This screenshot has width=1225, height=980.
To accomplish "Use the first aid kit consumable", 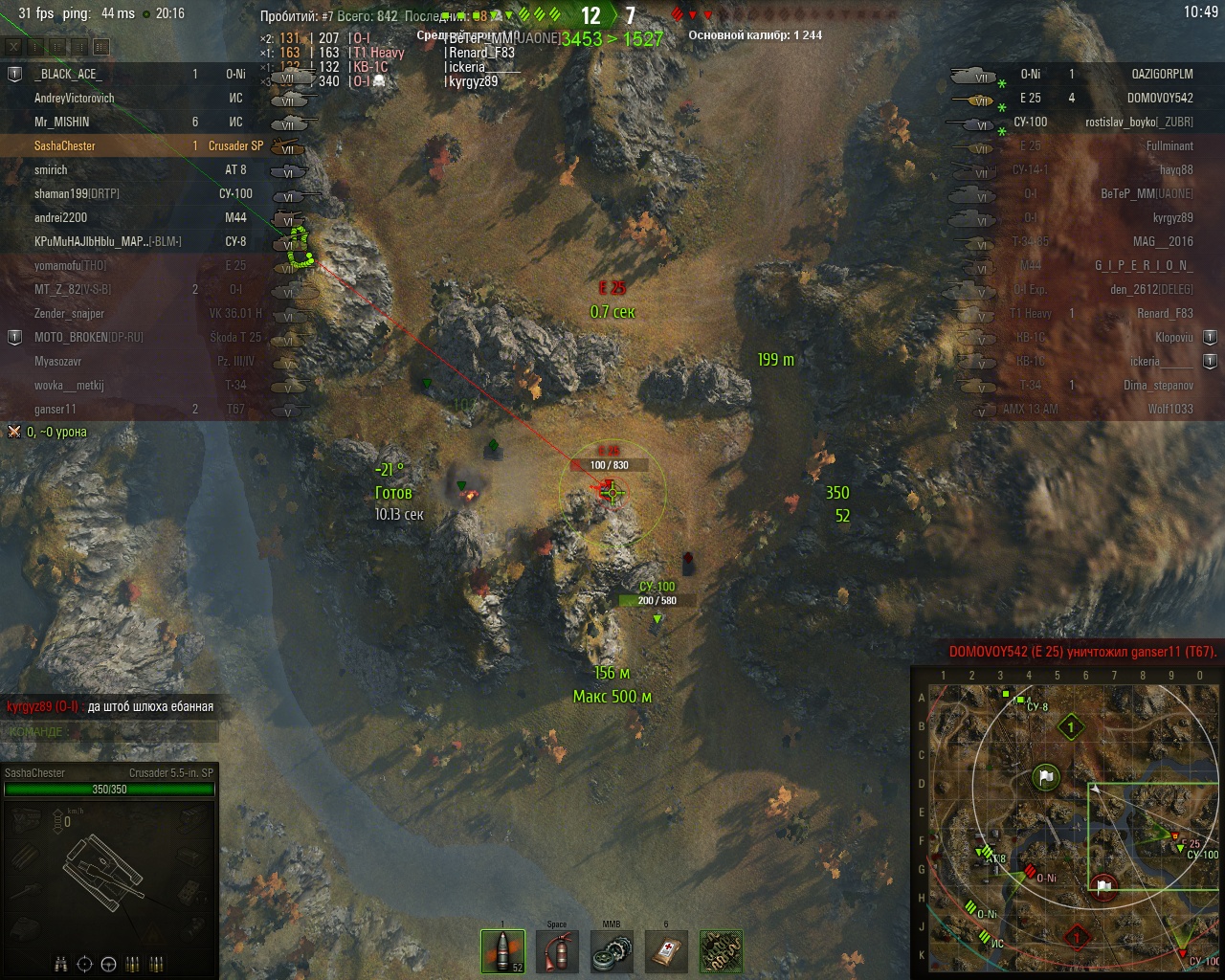I will [666, 951].
